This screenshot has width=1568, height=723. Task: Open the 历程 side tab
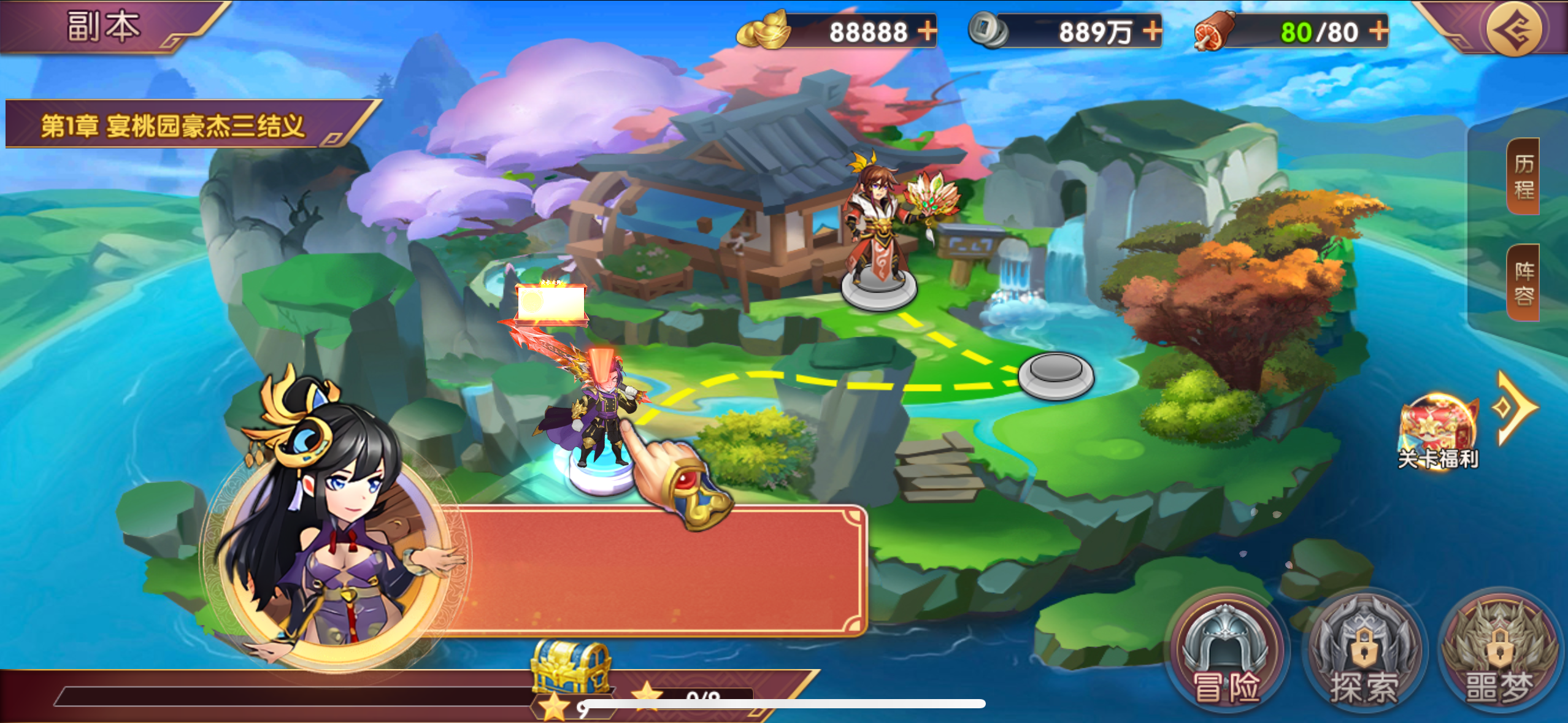point(1523,177)
